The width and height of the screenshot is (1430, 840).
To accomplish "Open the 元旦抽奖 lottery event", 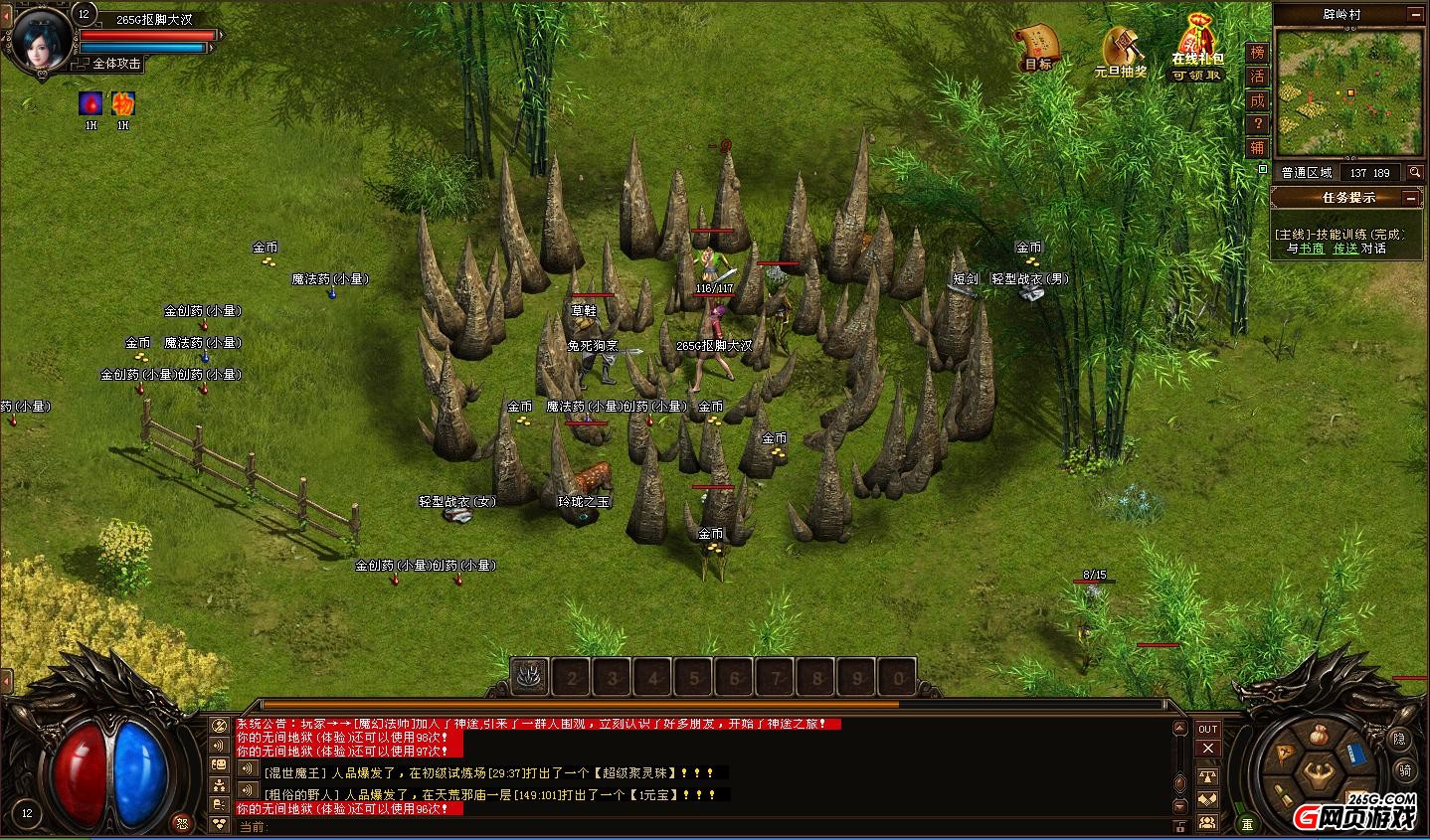I will [1120, 49].
